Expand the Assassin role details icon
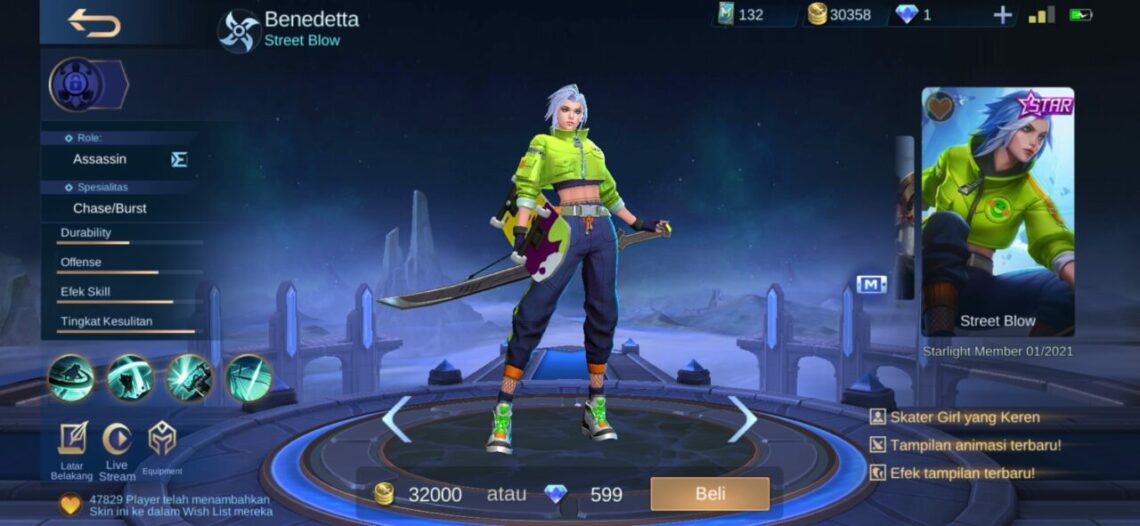1140x526 pixels. coord(179,159)
